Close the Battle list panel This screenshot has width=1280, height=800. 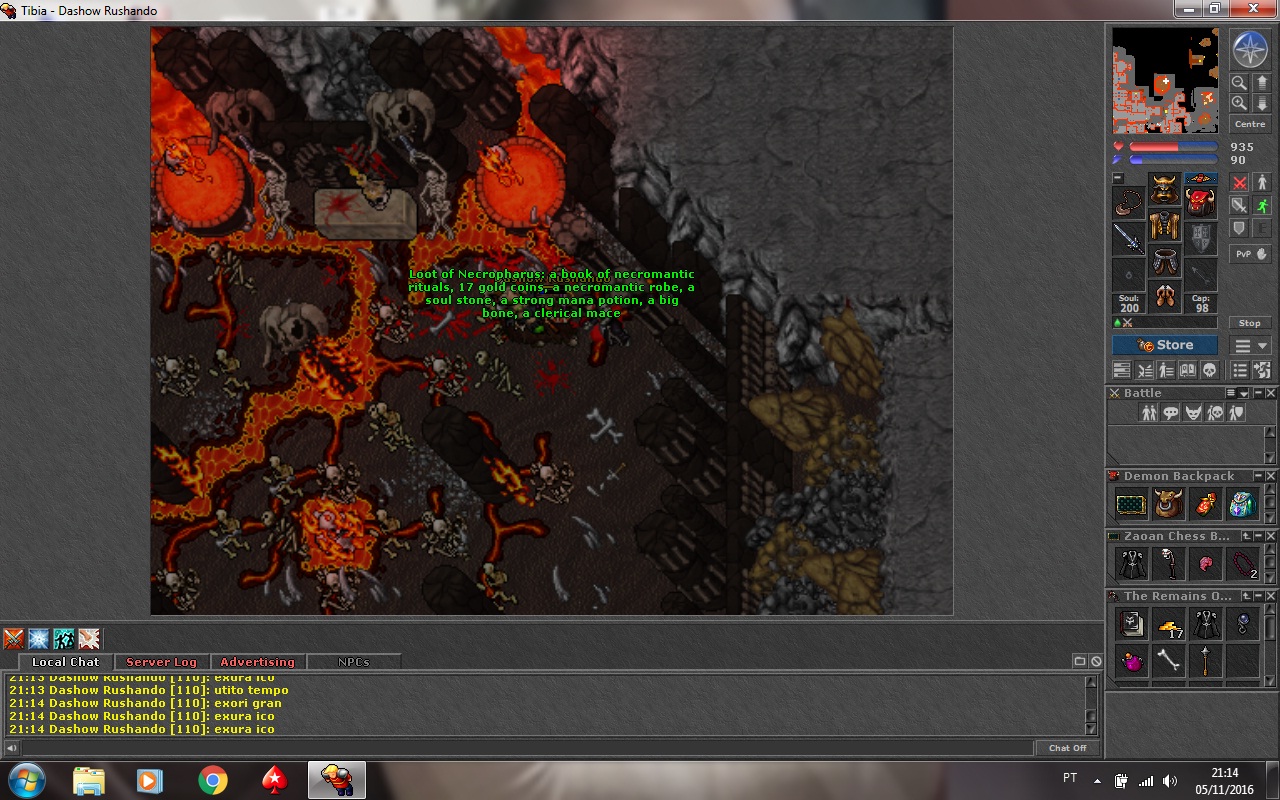click(1271, 393)
